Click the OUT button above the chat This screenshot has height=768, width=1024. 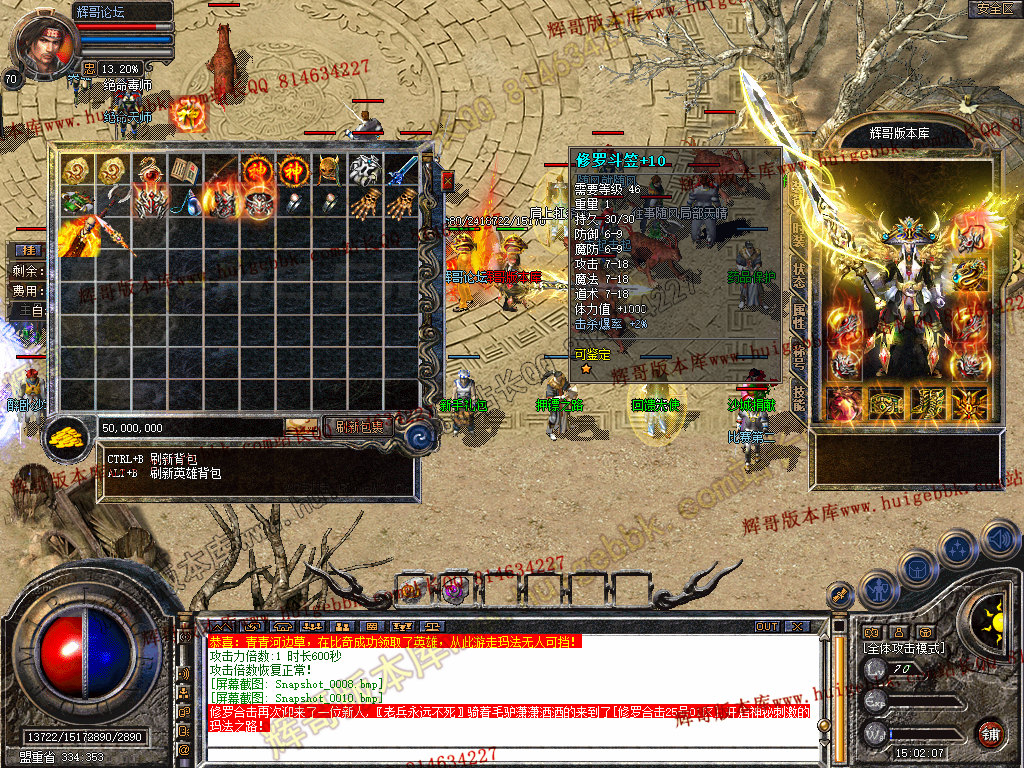[766, 627]
